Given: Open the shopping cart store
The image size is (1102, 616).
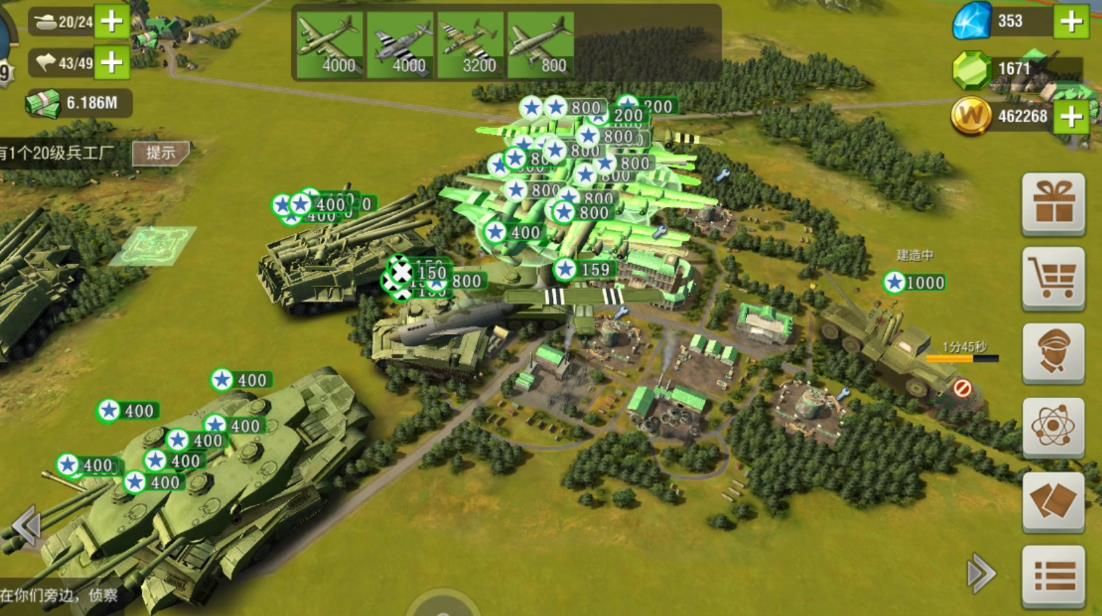Looking at the screenshot, I should coord(1053,278).
